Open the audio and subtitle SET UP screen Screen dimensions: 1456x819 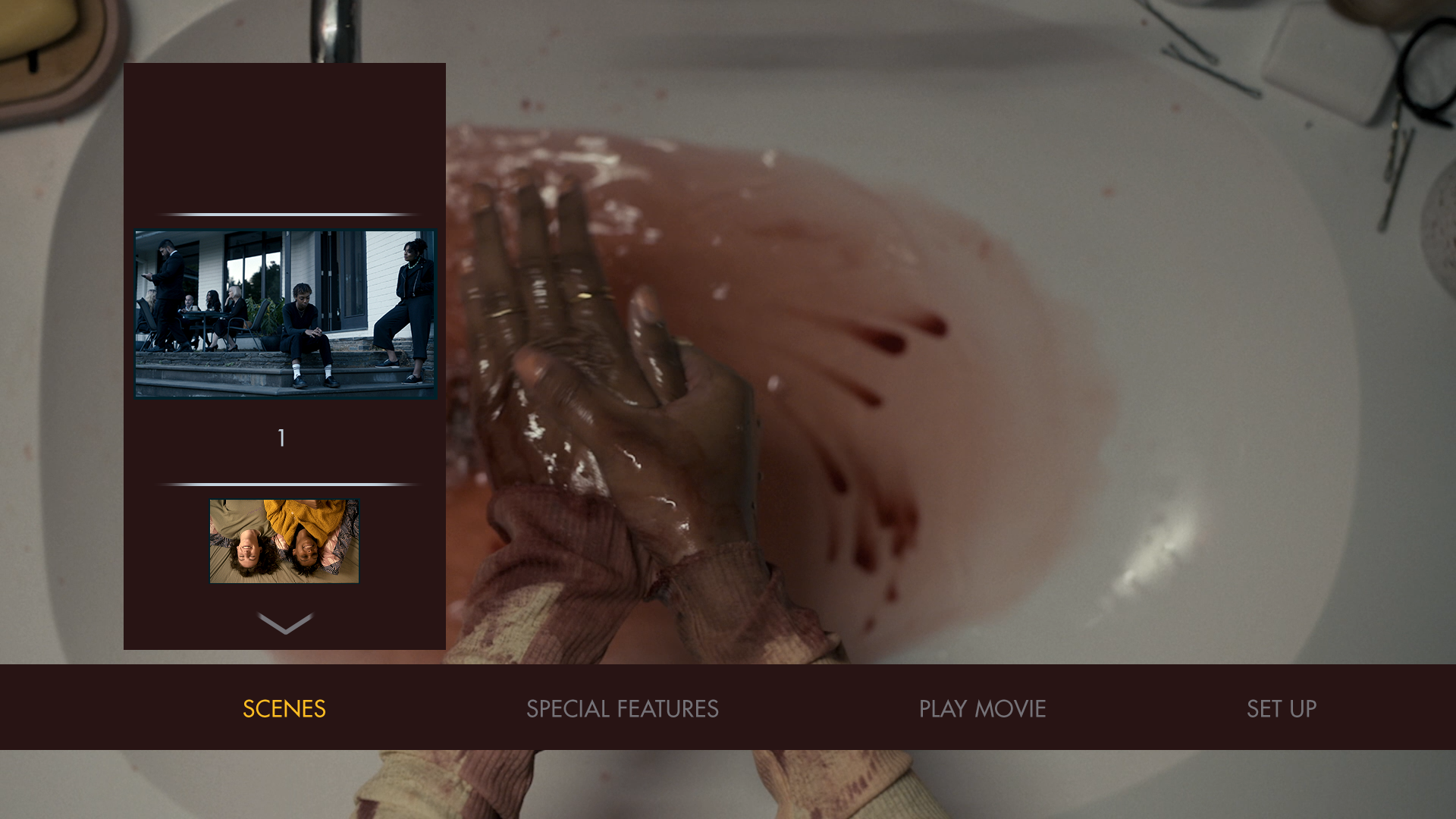coord(1281,709)
